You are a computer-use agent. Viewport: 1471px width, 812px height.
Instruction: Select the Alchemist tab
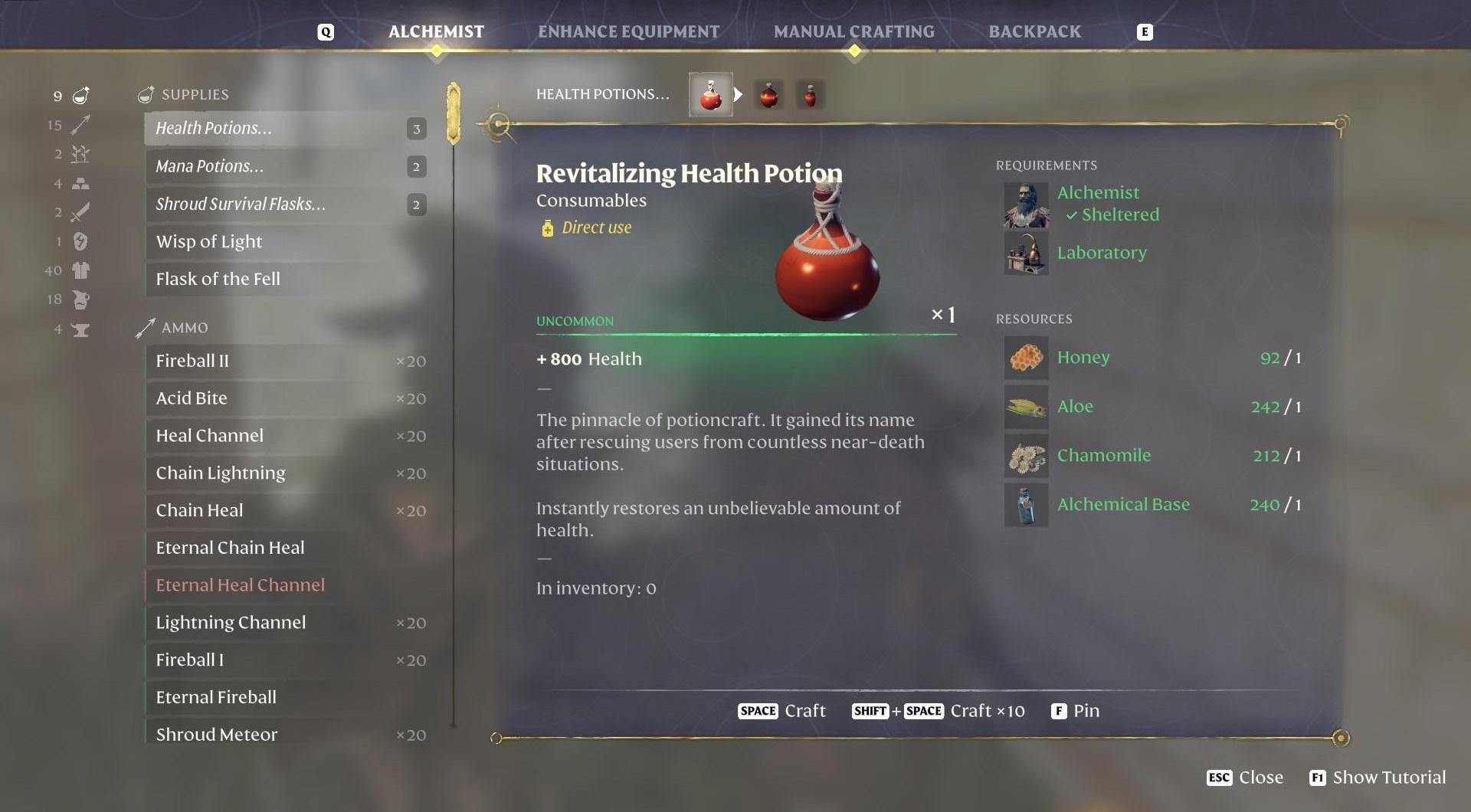click(x=436, y=31)
